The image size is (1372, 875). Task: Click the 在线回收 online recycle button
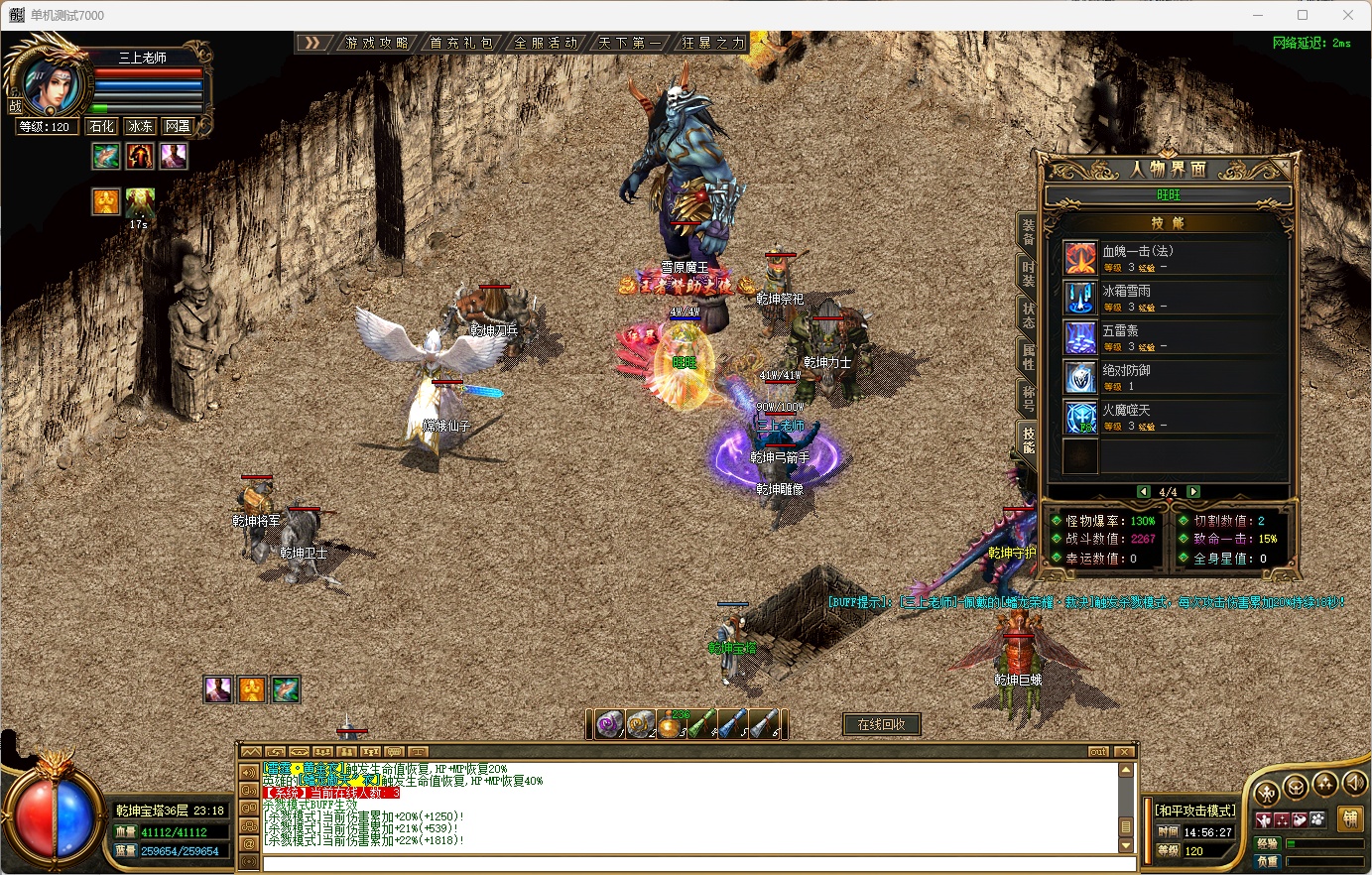pos(881,724)
